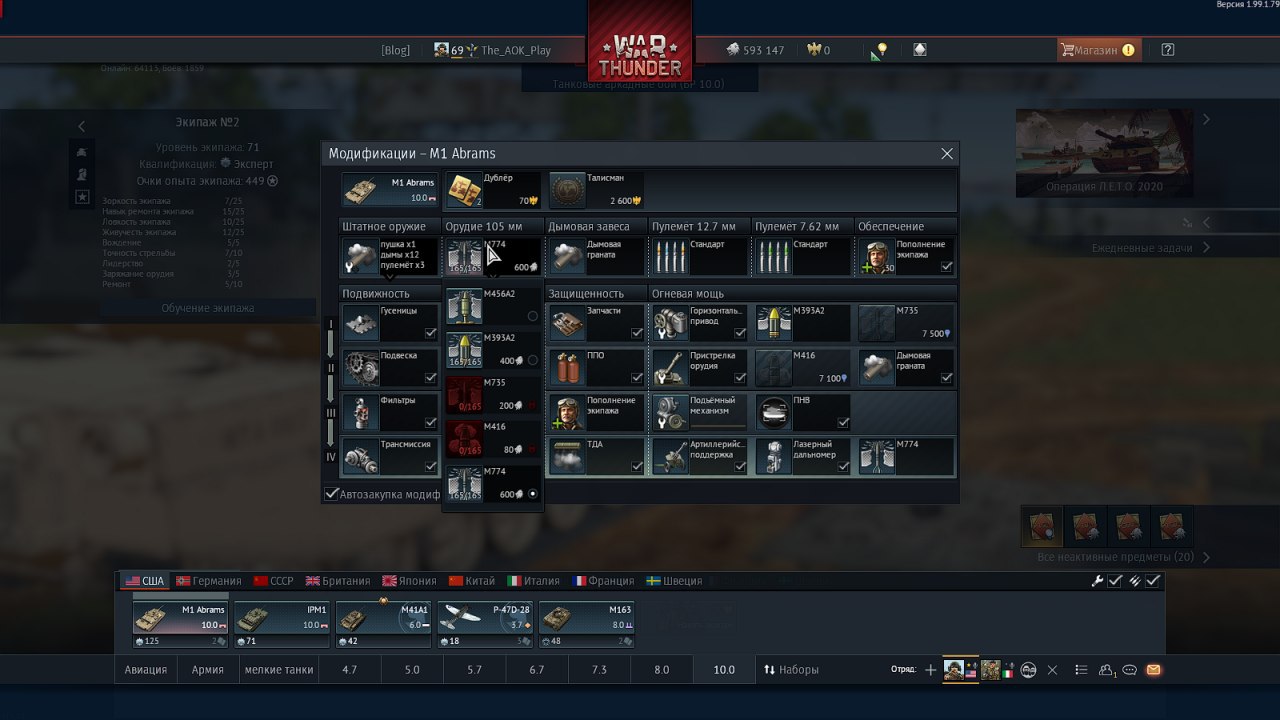Select the Британия nation tab

point(338,581)
